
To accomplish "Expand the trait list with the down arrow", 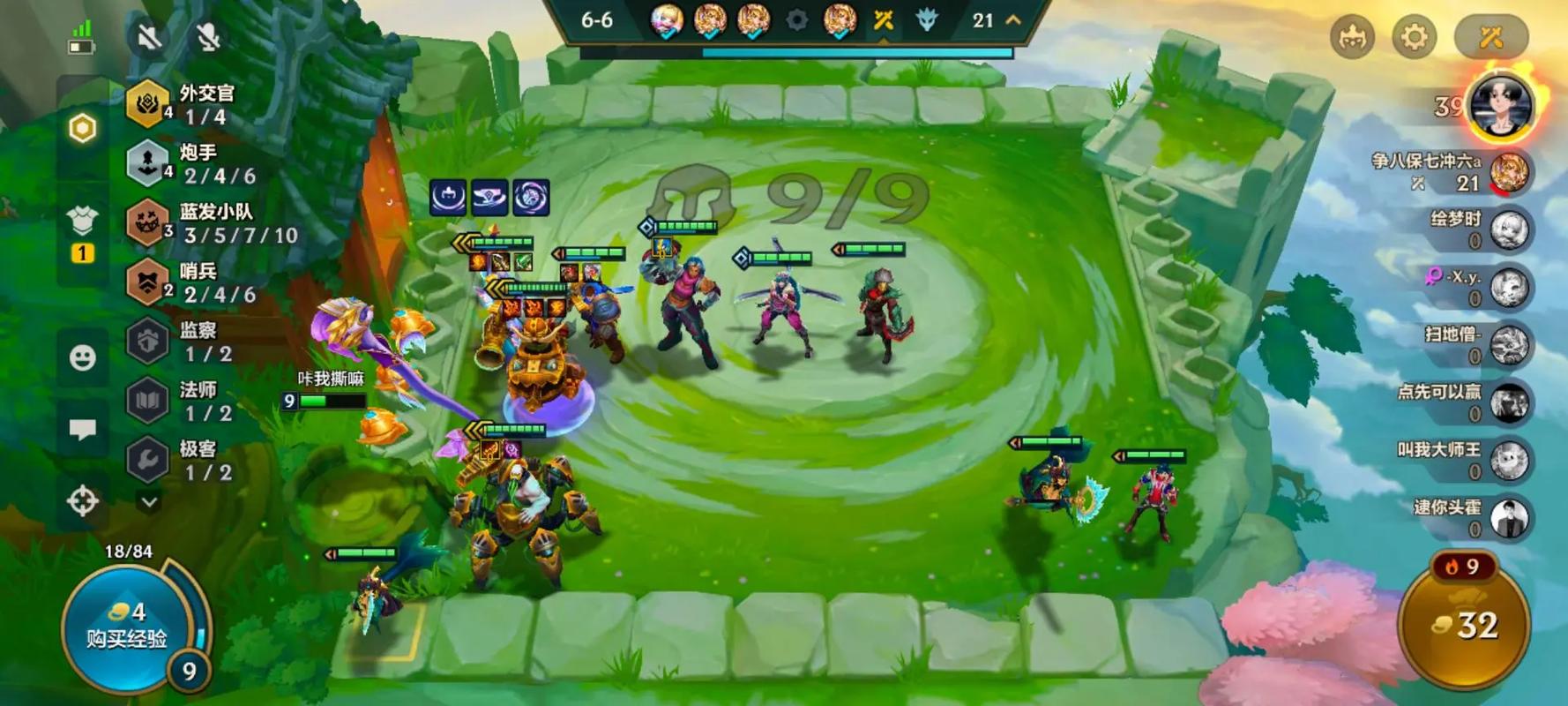I will 149,502.
